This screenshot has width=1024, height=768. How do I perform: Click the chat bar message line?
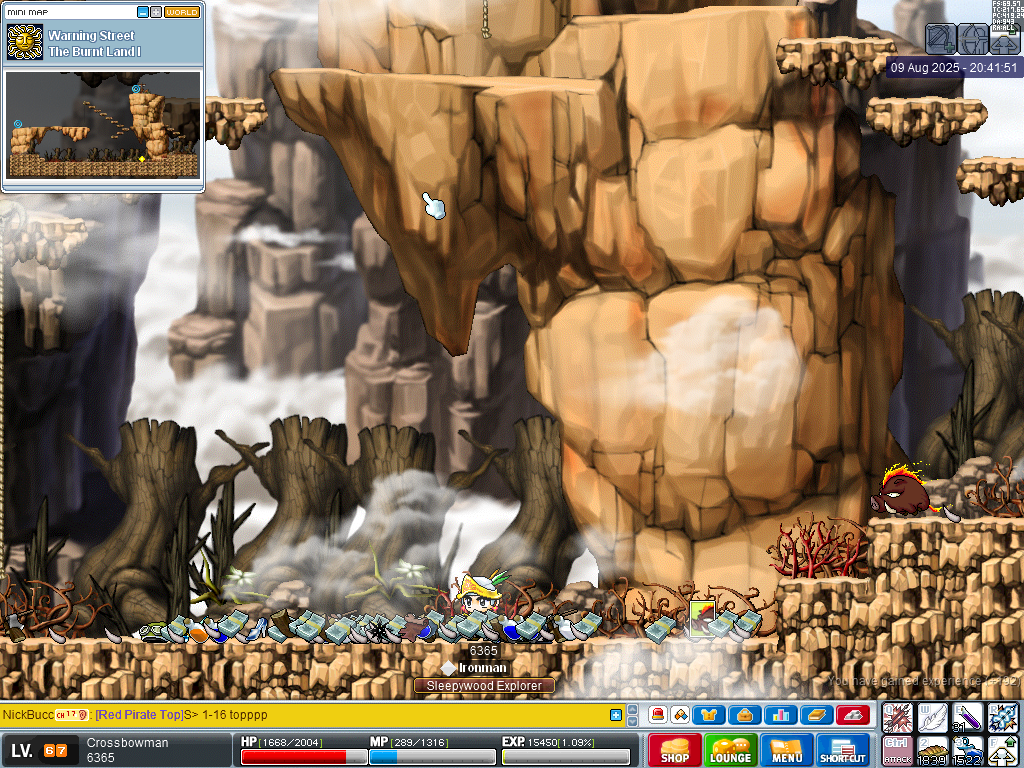pos(300,715)
